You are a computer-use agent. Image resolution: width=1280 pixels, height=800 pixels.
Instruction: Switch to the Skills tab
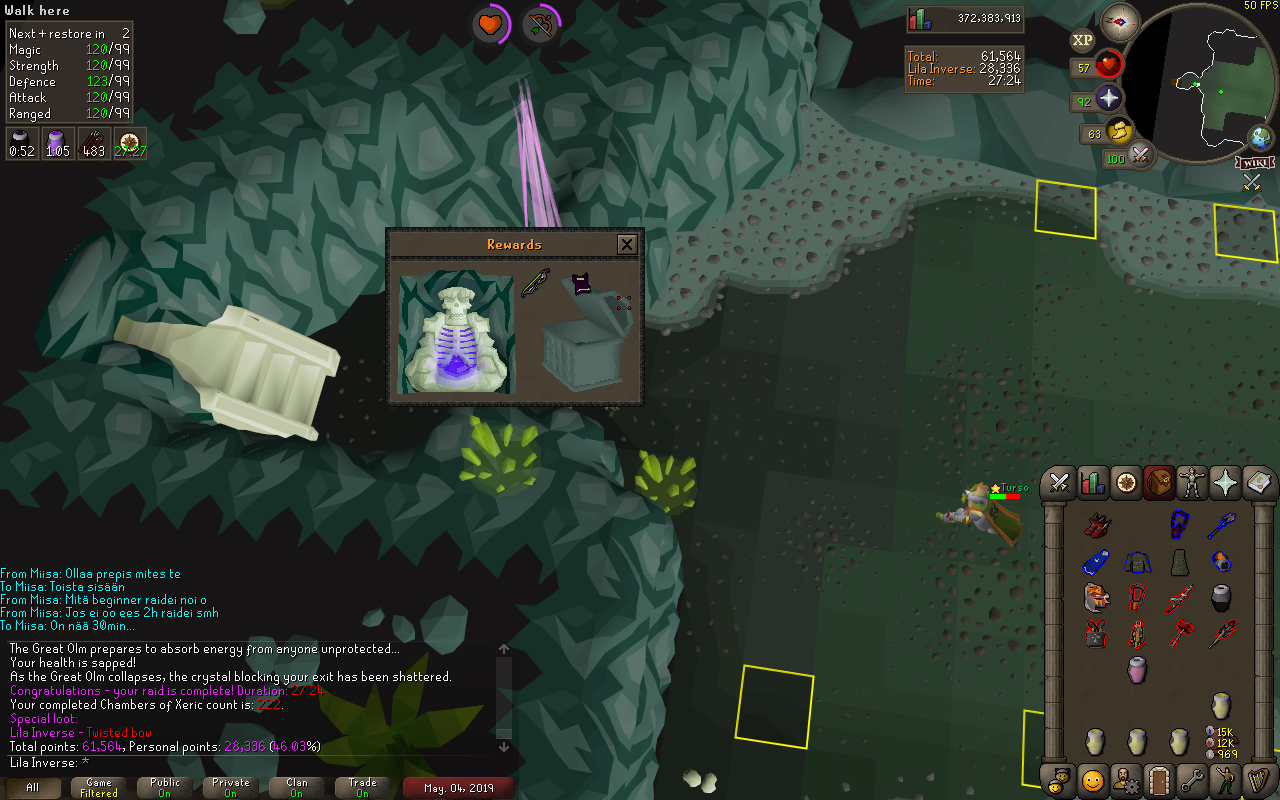tap(1093, 484)
